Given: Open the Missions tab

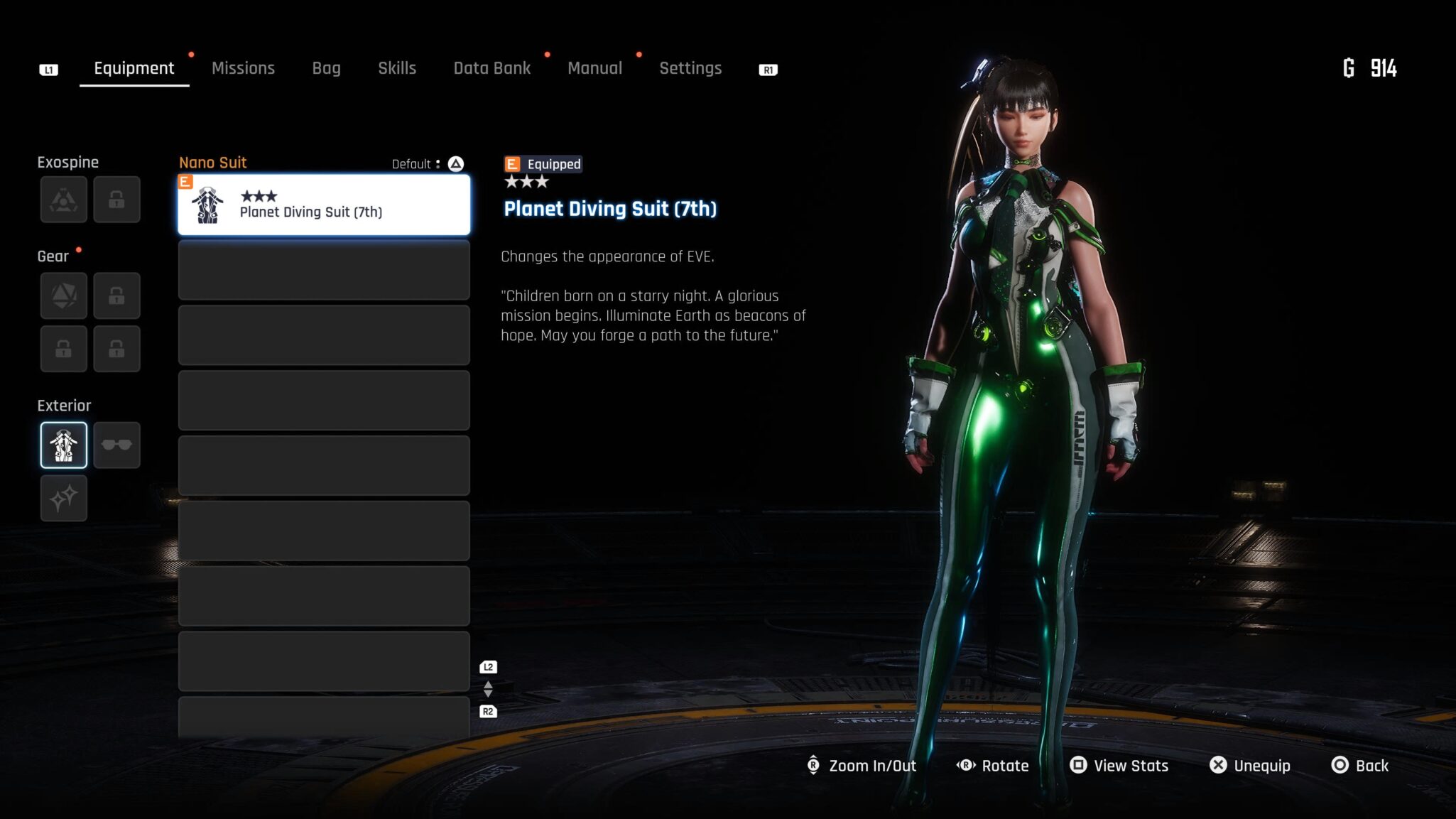Looking at the screenshot, I should pyautogui.click(x=243, y=68).
